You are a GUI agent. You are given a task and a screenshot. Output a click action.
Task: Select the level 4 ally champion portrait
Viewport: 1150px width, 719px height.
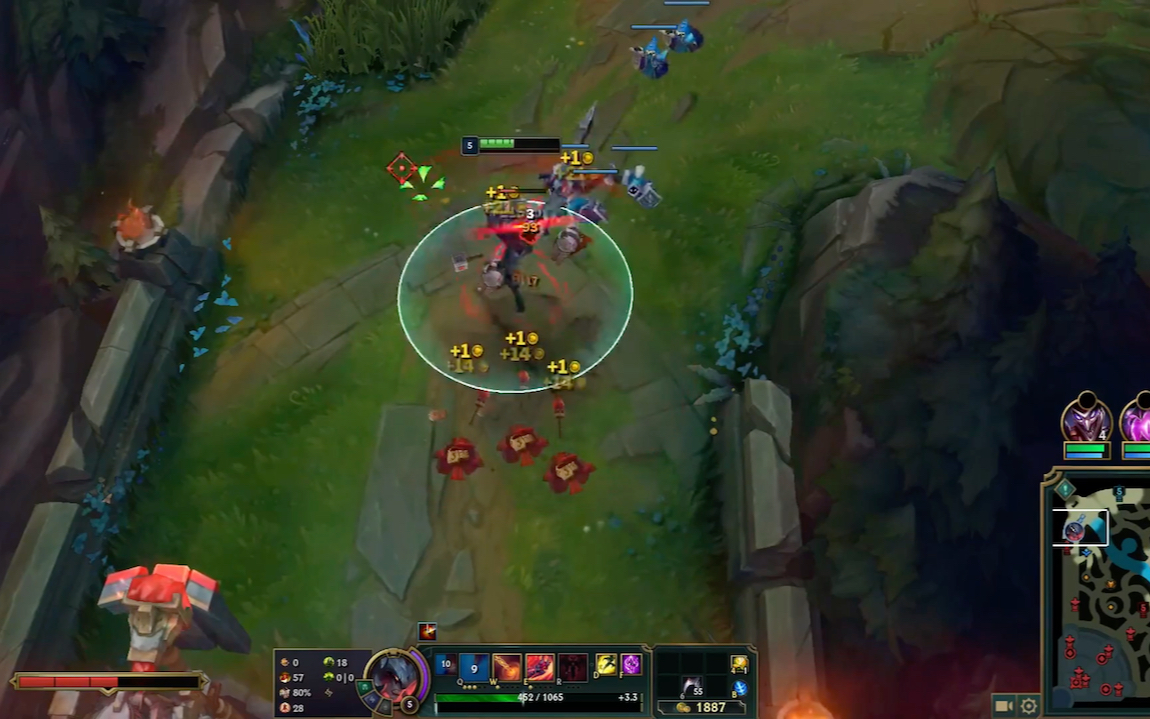(x=1086, y=418)
